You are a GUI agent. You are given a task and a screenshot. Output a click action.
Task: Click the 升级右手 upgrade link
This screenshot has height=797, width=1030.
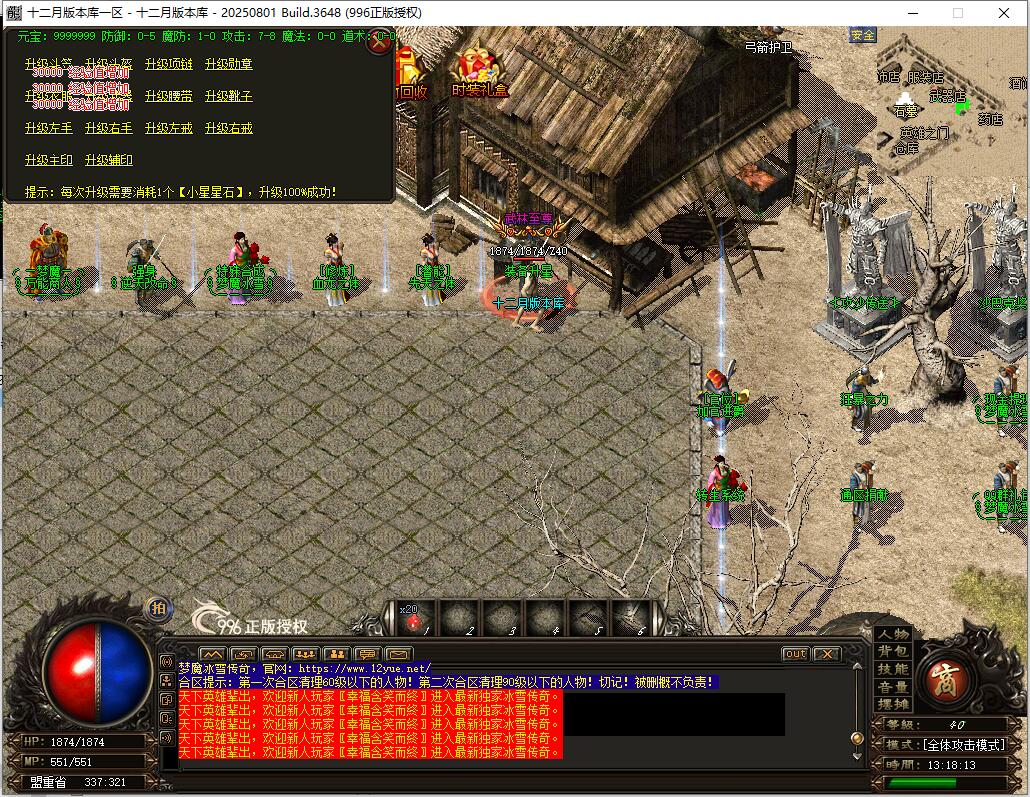coord(109,128)
